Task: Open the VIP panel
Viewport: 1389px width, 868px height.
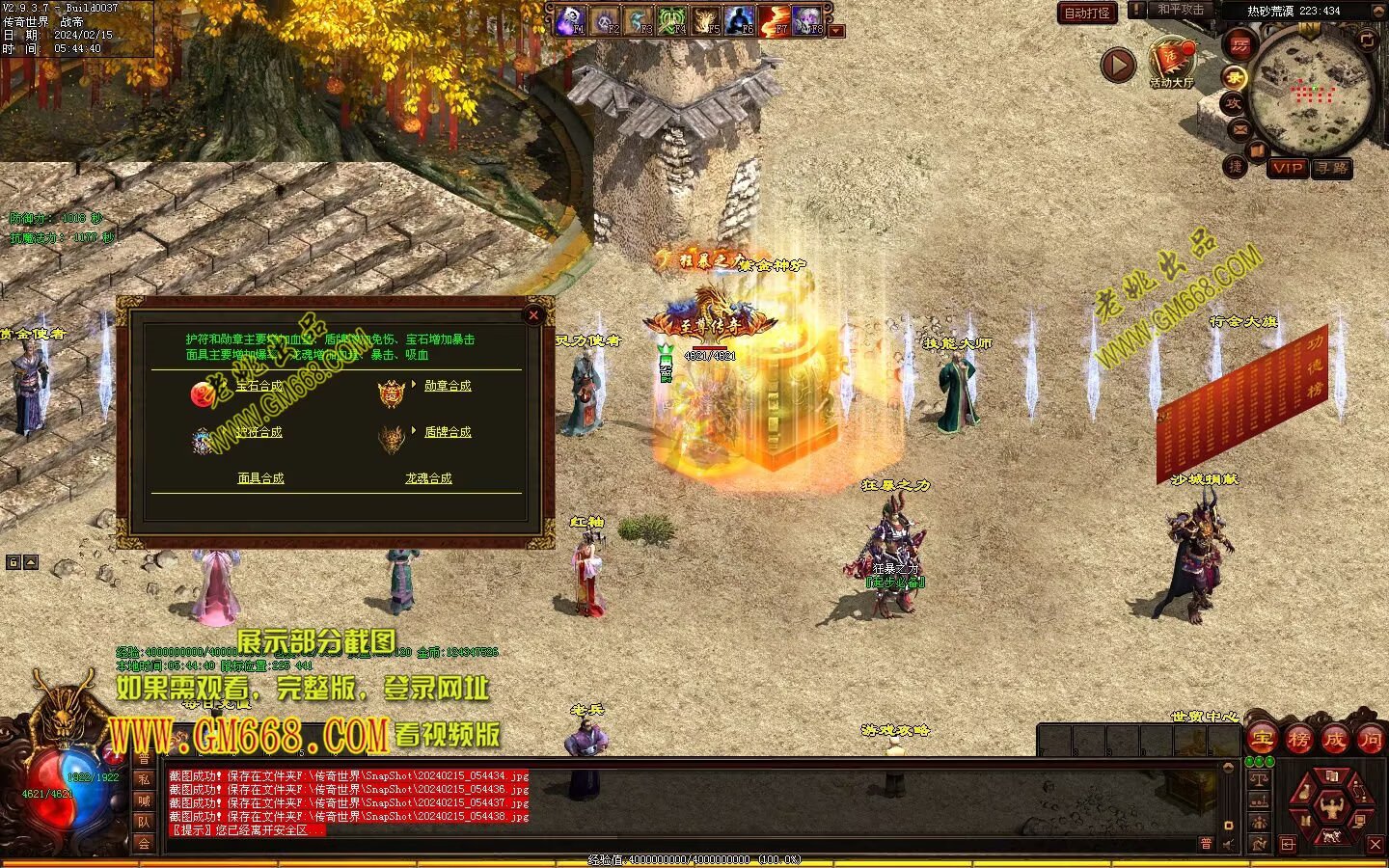Action: coord(1288,168)
